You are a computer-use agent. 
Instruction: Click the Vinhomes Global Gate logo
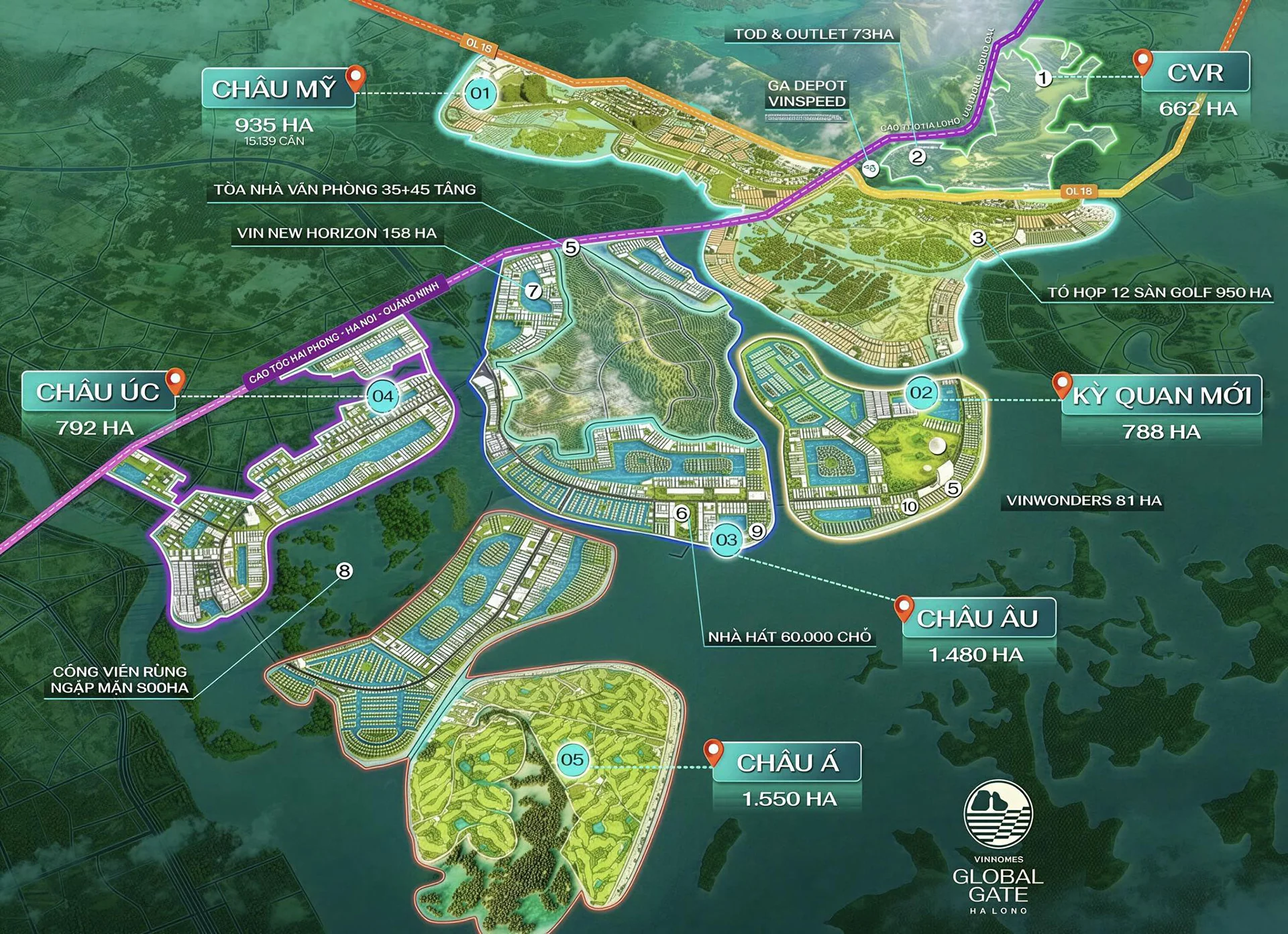pyautogui.click(x=998, y=847)
